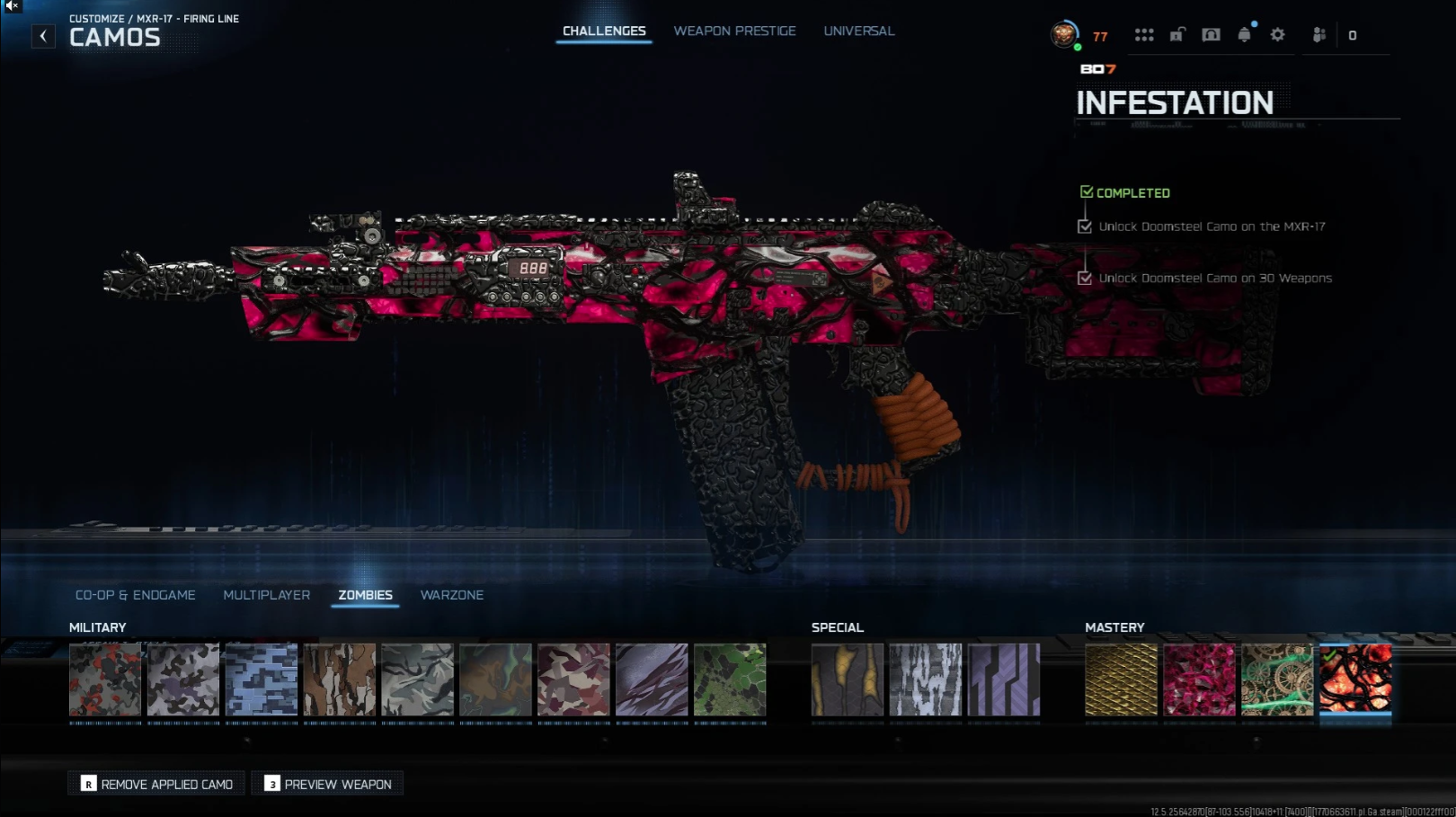Select the brown woodland bark camo
Viewport: 1456px width, 817px height.
coord(340,679)
